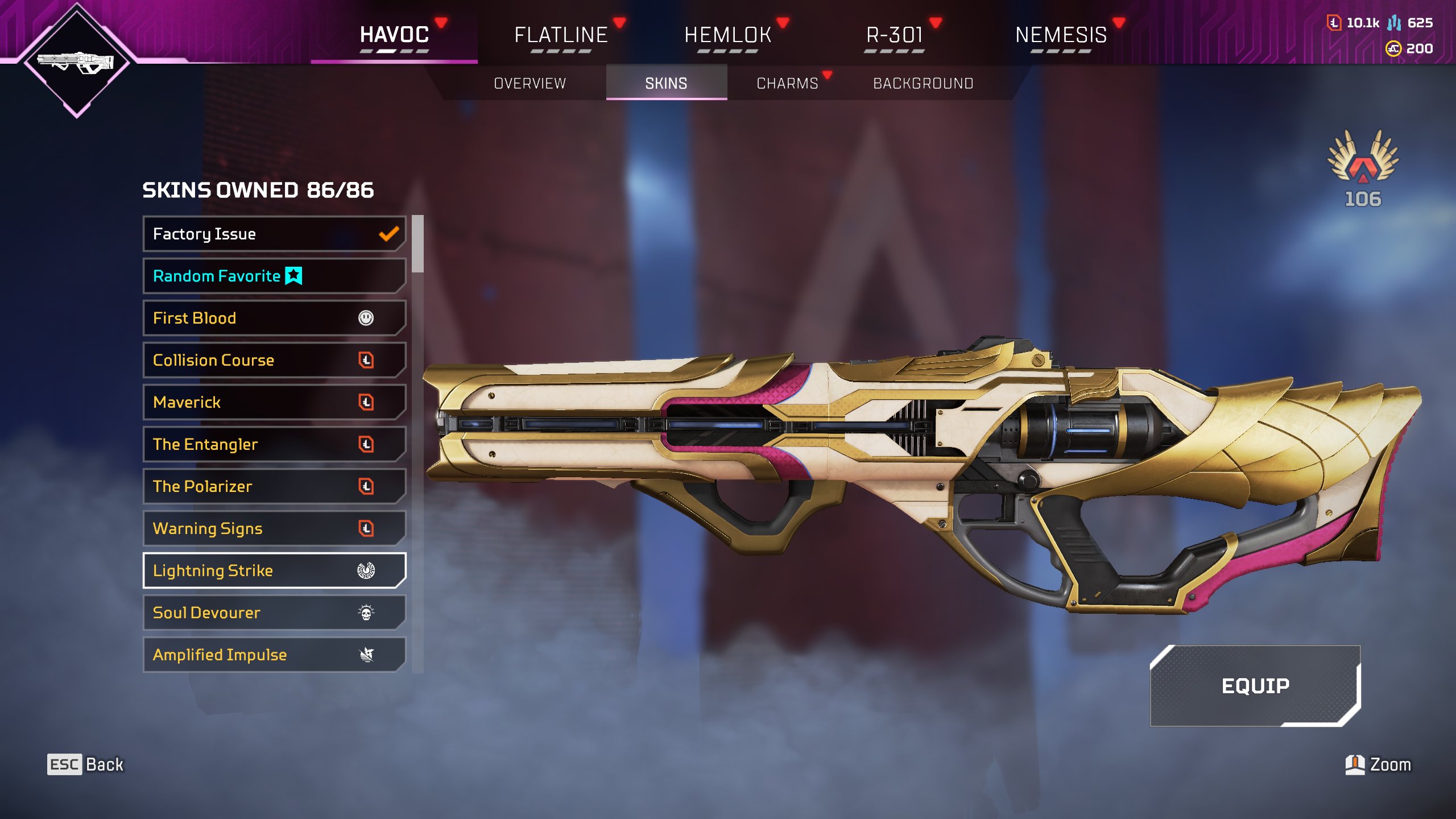
Task: Select the First Blood skin
Action: pos(274,318)
